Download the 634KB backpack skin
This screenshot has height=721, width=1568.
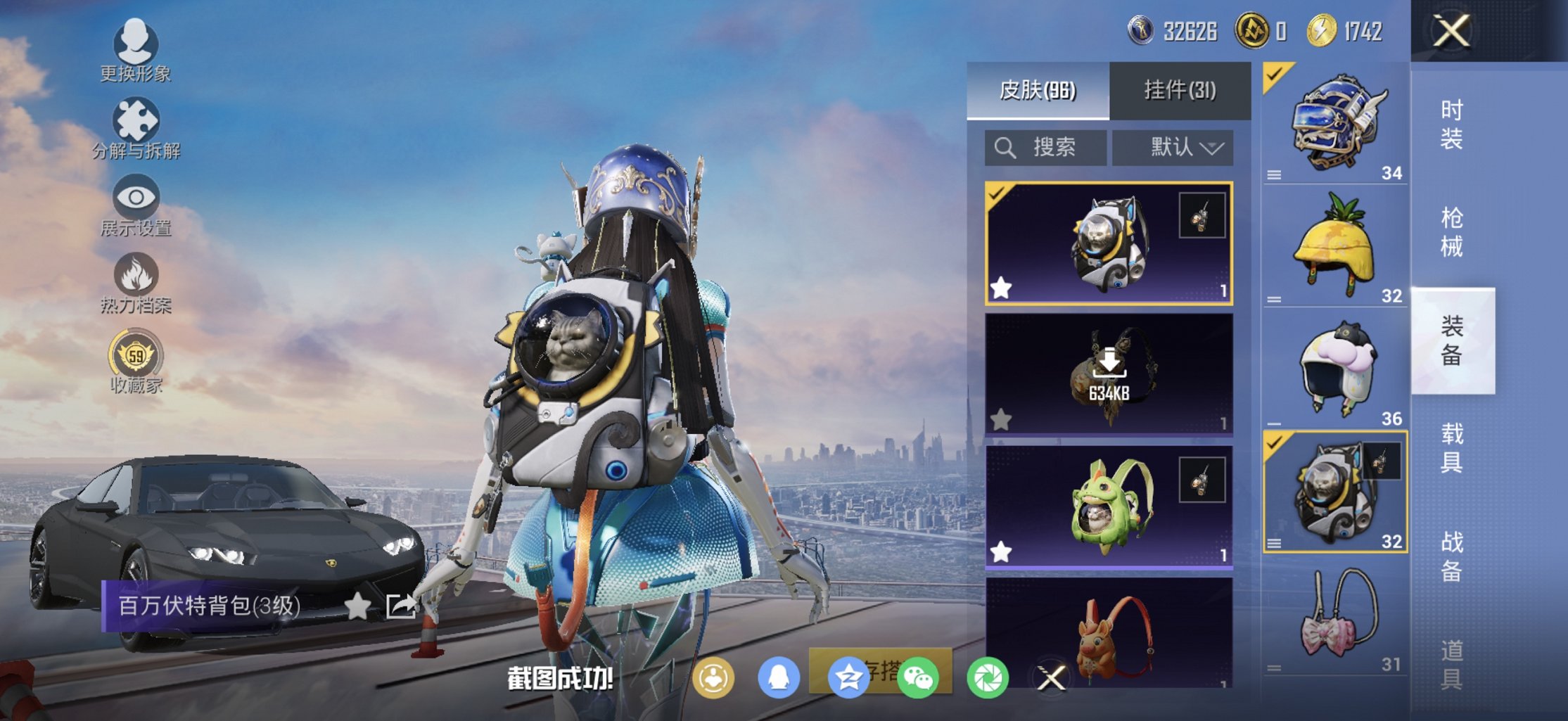coord(1109,374)
